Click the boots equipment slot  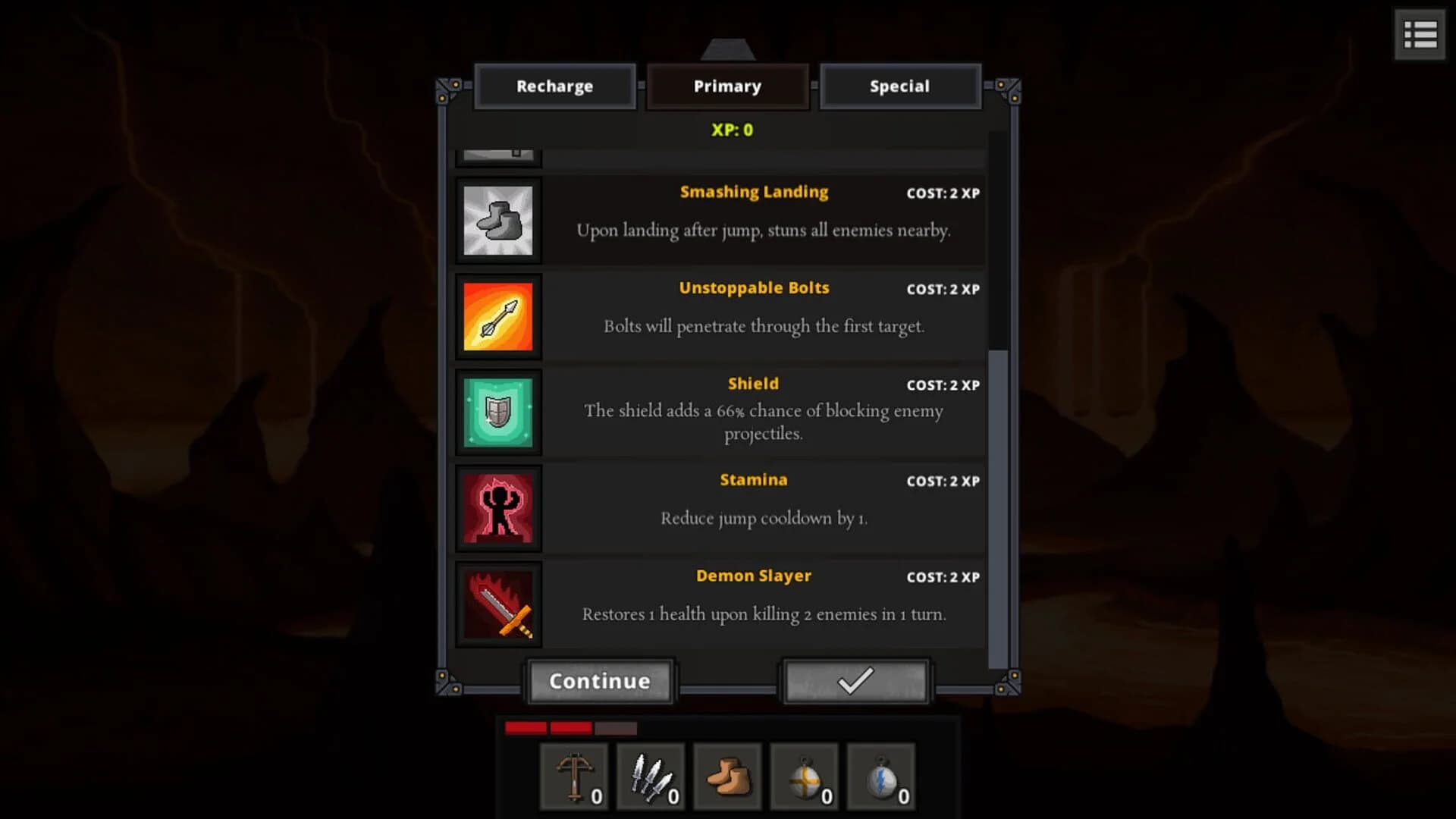coord(727,777)
